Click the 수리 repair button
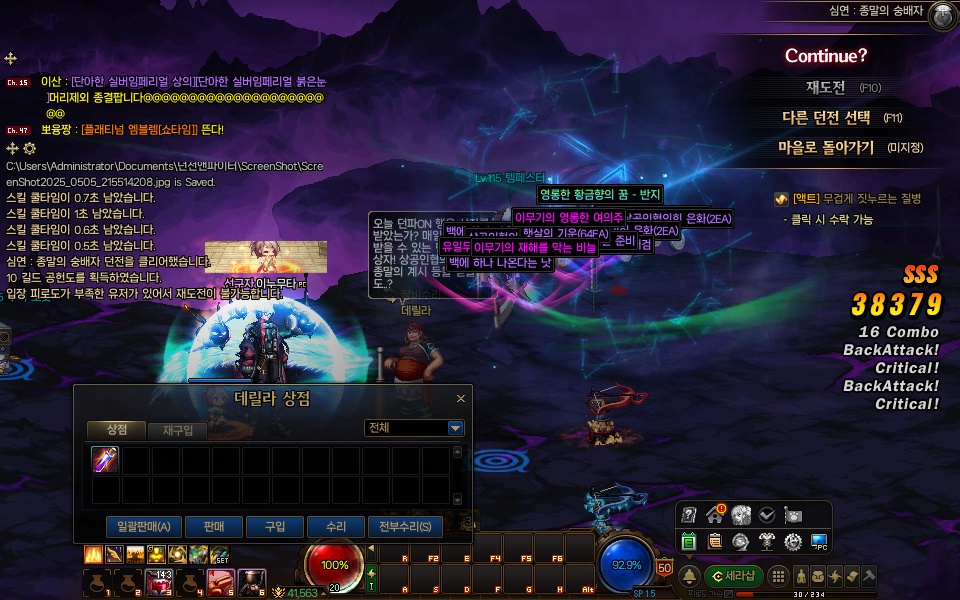Image resolution: width=960 pixels, height=600 pixels. pyautogui.click(x=335, y=526)
